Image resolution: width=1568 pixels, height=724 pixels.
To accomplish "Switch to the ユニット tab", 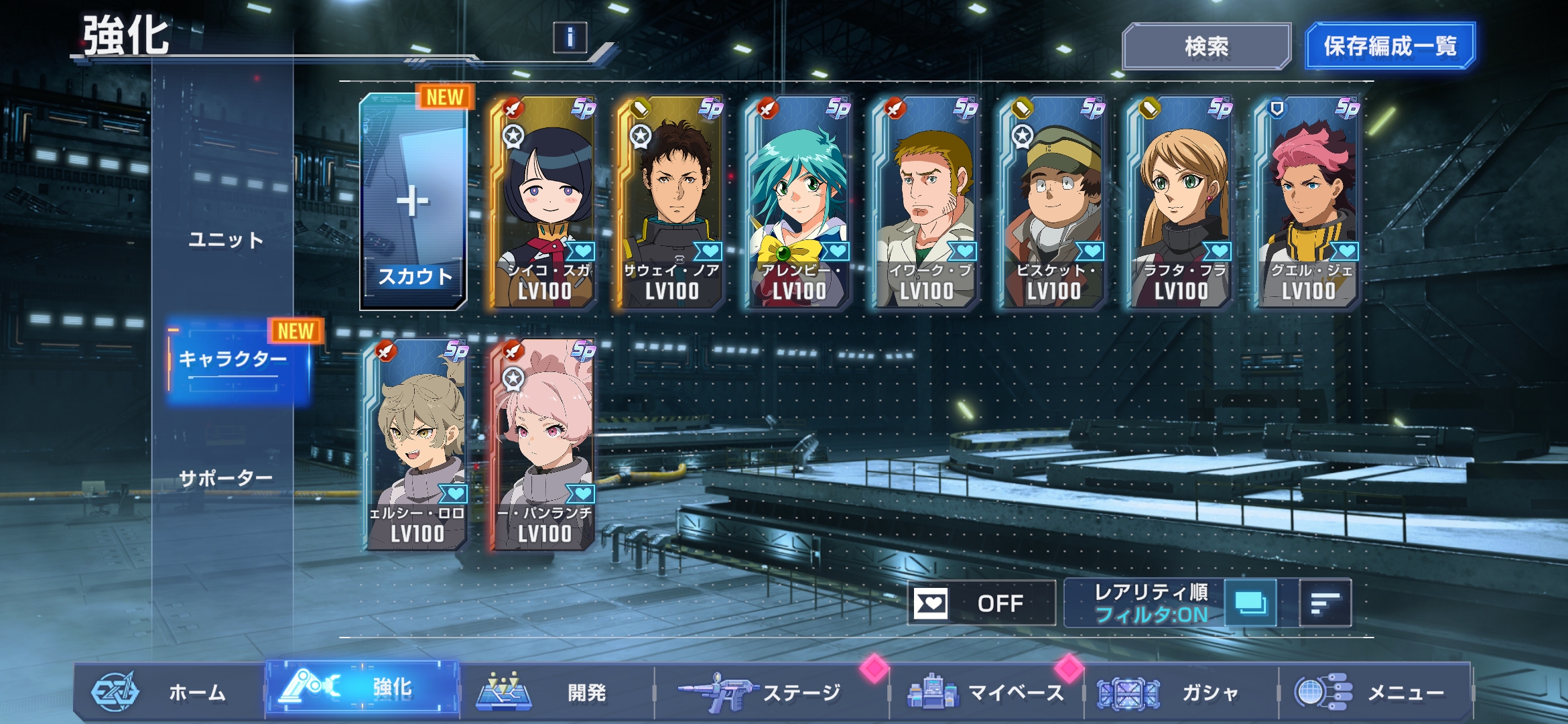I will (226, 239).
